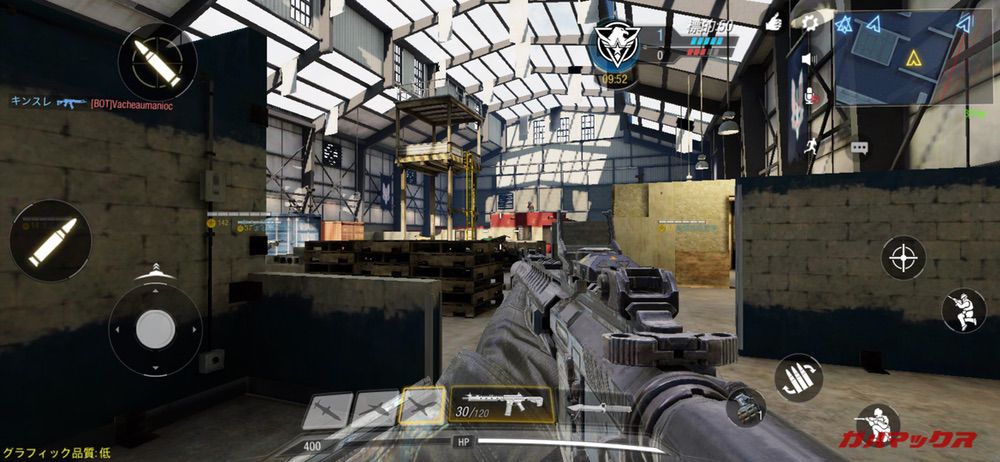Switch to the combat knife slot
This screenshot has height=462, width=1000.
(x=598, y=408)
